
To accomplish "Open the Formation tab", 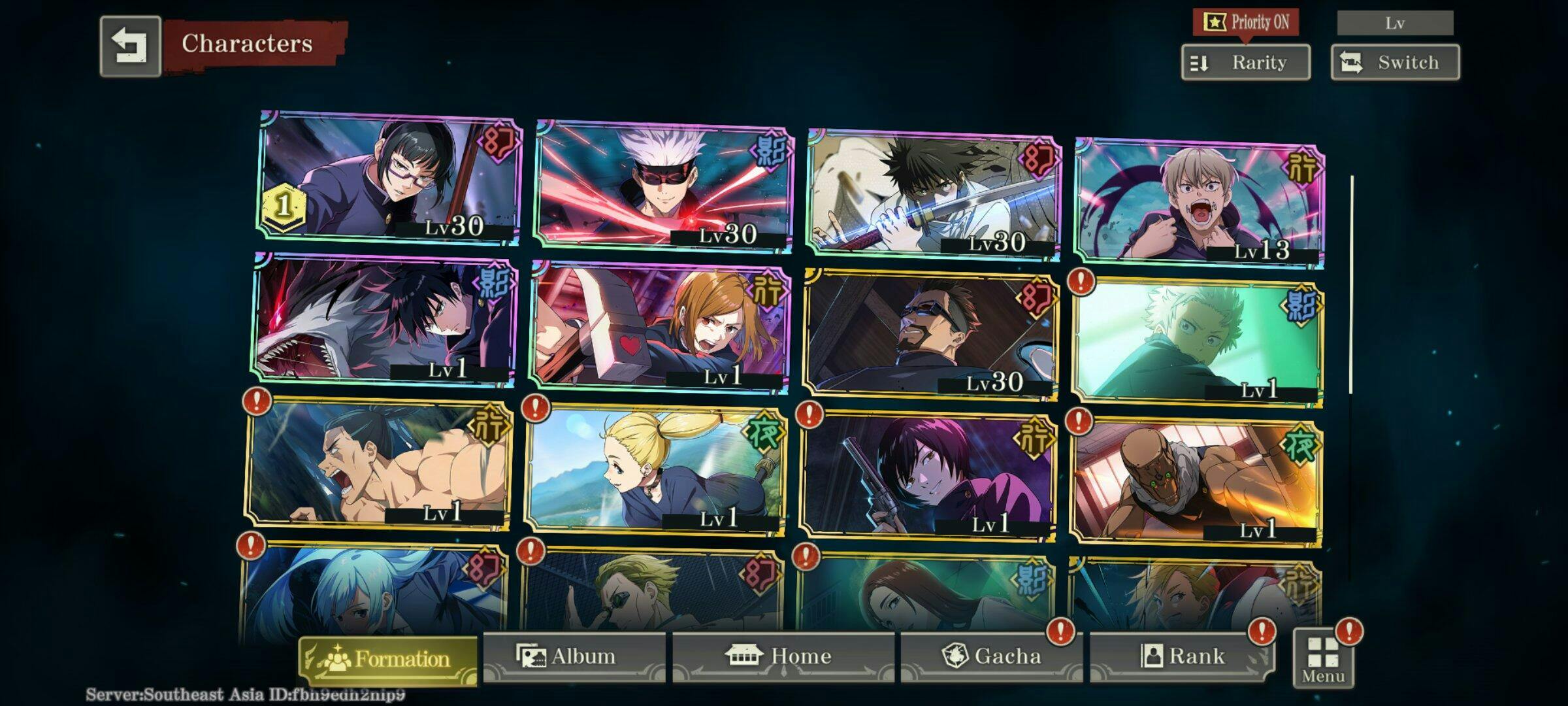I will 388,659.
